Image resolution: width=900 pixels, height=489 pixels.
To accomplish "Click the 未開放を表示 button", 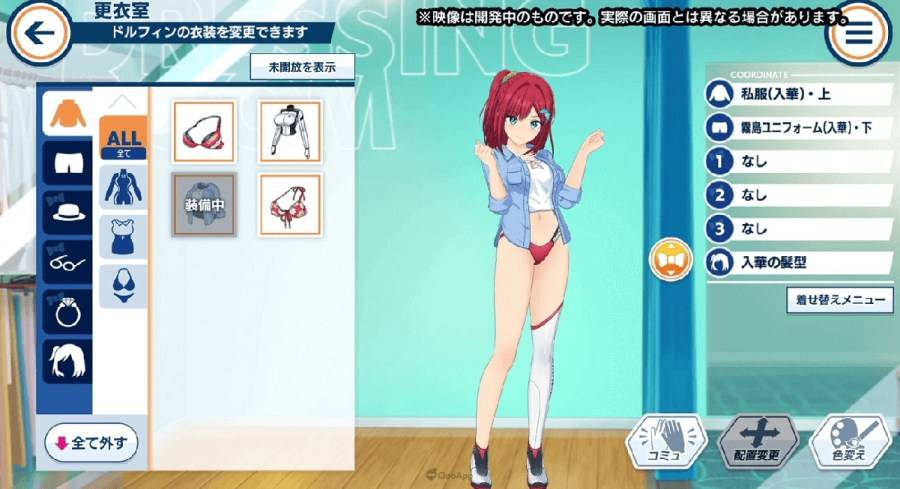I will (x=301, y=68).
